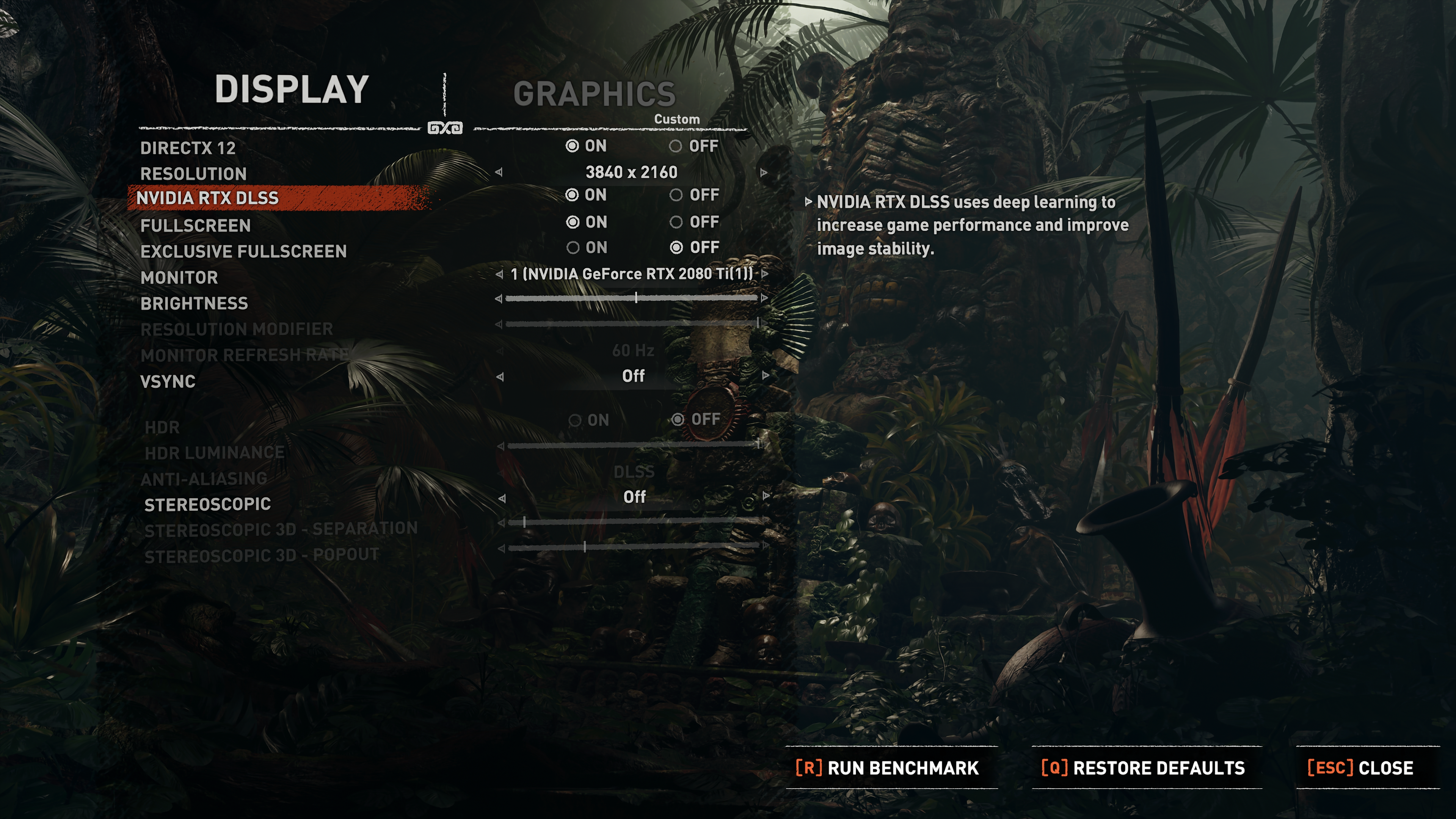Choose next resolution with right arrow

click(x=764, y=173)
